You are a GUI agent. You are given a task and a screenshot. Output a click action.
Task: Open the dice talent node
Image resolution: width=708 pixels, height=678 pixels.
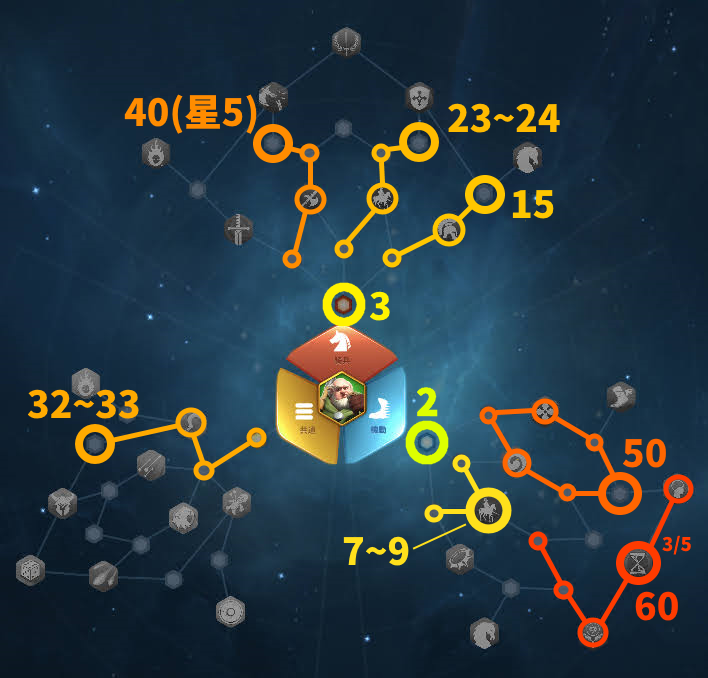(31, 570)
